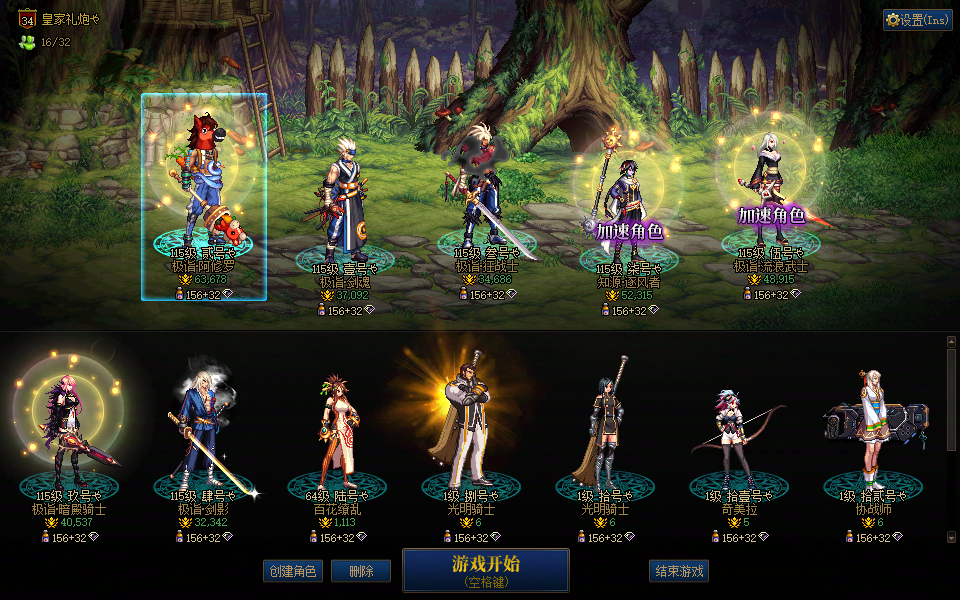The height and width of the screenshot is (600, 960).
Task: Click the character list scrollbar up arrow
Action: [951, 342]
